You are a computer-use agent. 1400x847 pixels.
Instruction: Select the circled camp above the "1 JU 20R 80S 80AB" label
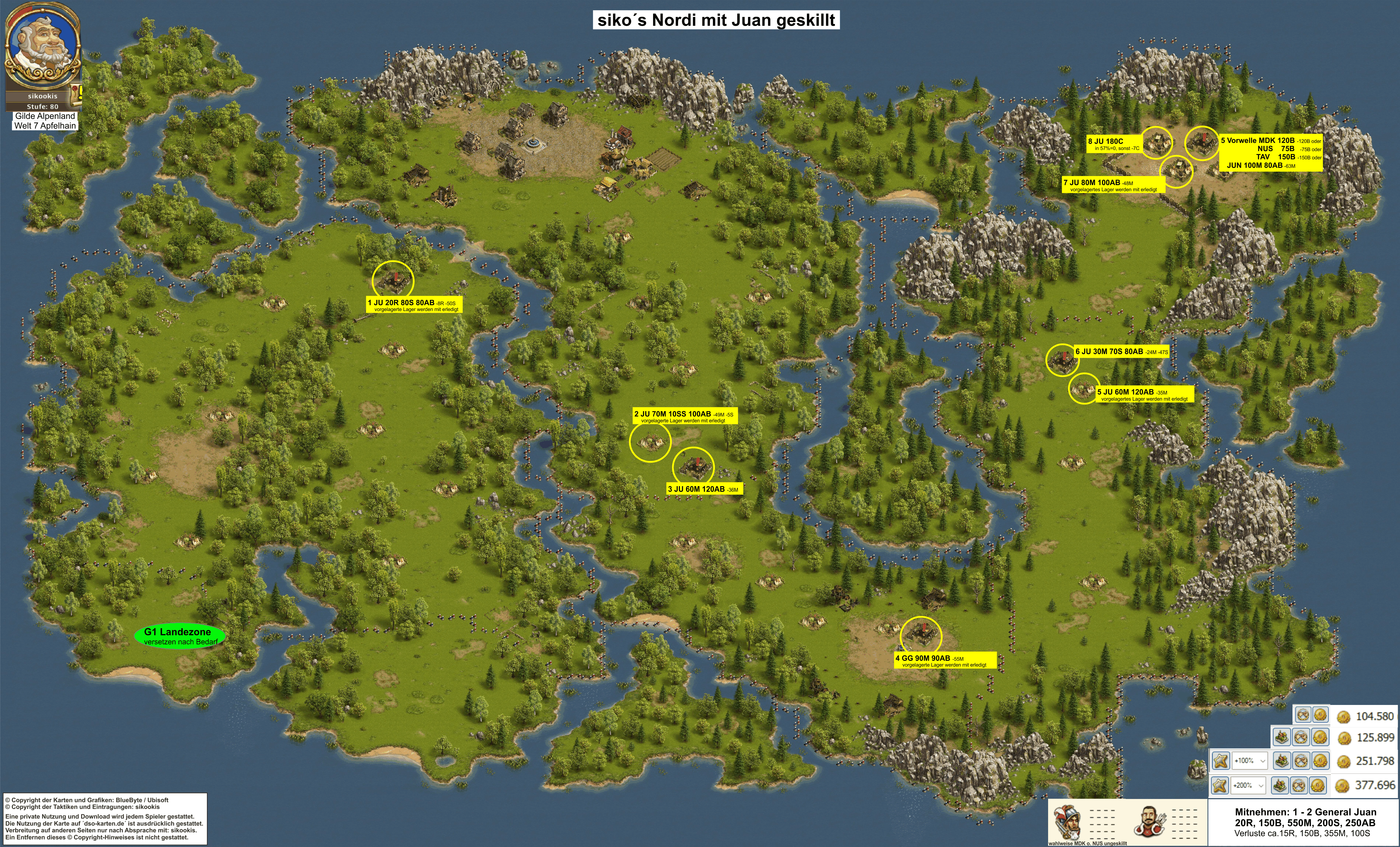[393, 281]
